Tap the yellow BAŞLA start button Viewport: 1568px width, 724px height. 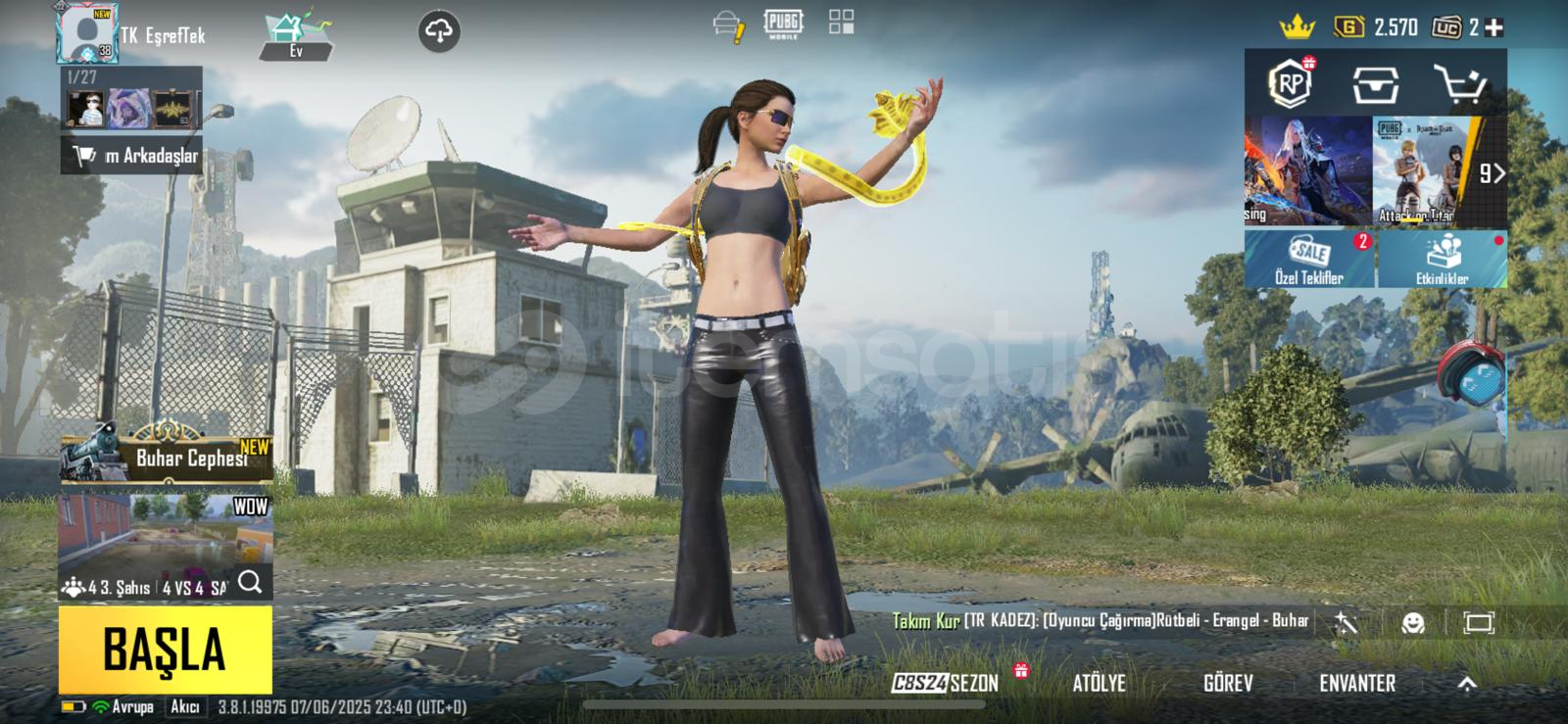tap(165, 650)
